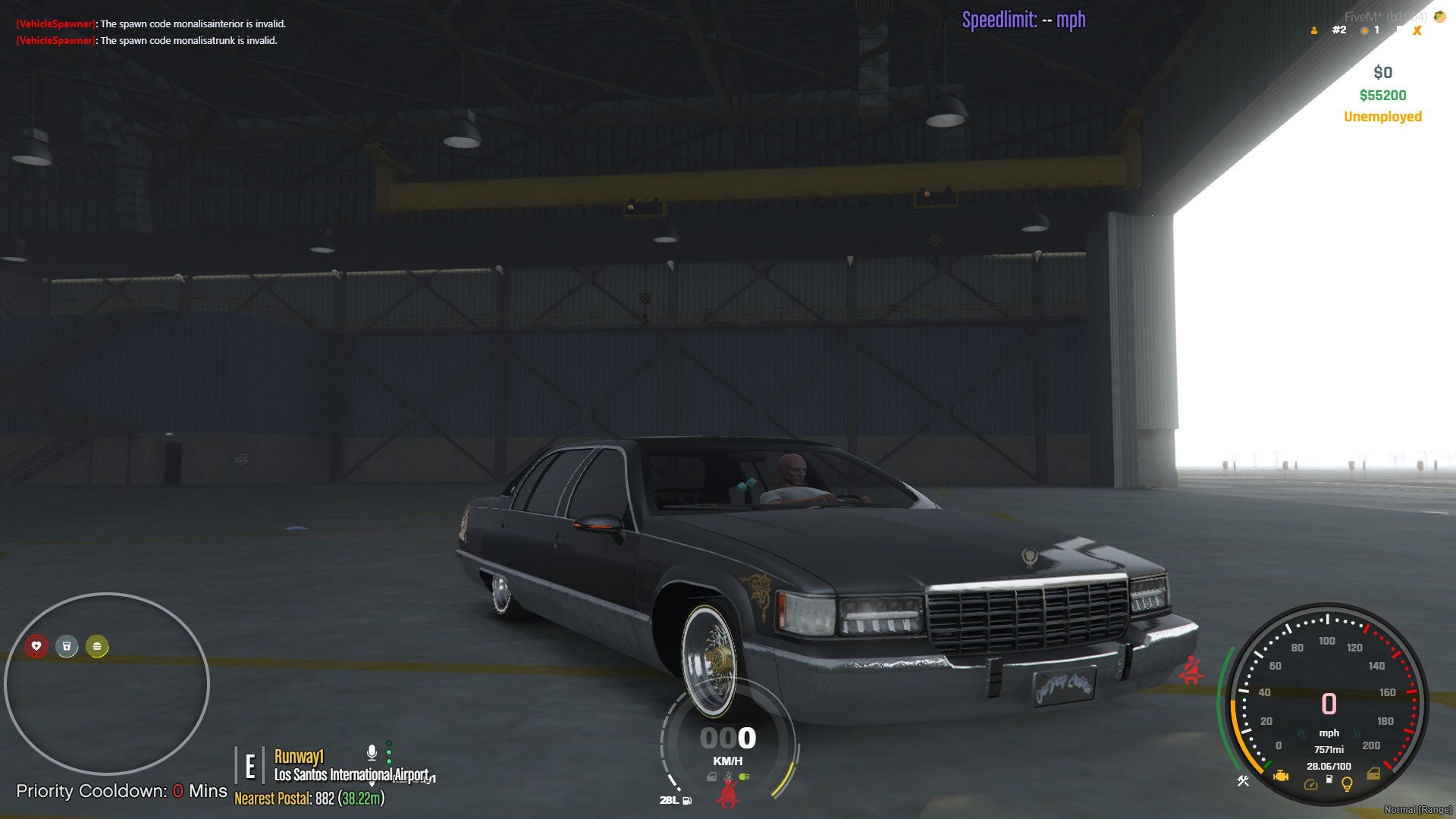Screen dimensions: 1456x819
Task: Click the Los Santos International Airport label
Action: point(352,776)
